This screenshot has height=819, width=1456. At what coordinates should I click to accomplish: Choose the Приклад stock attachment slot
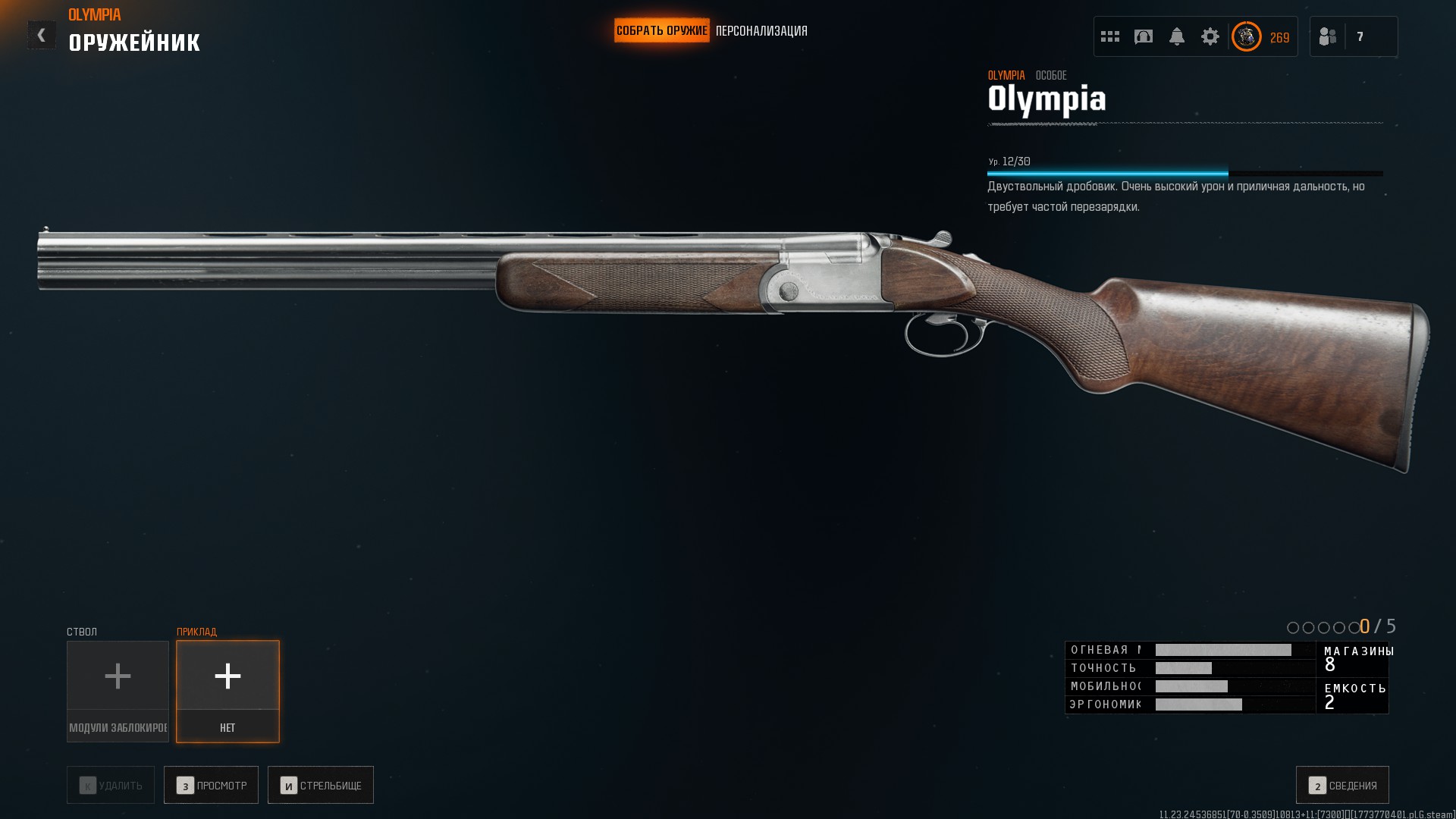(x=227, y=691)
